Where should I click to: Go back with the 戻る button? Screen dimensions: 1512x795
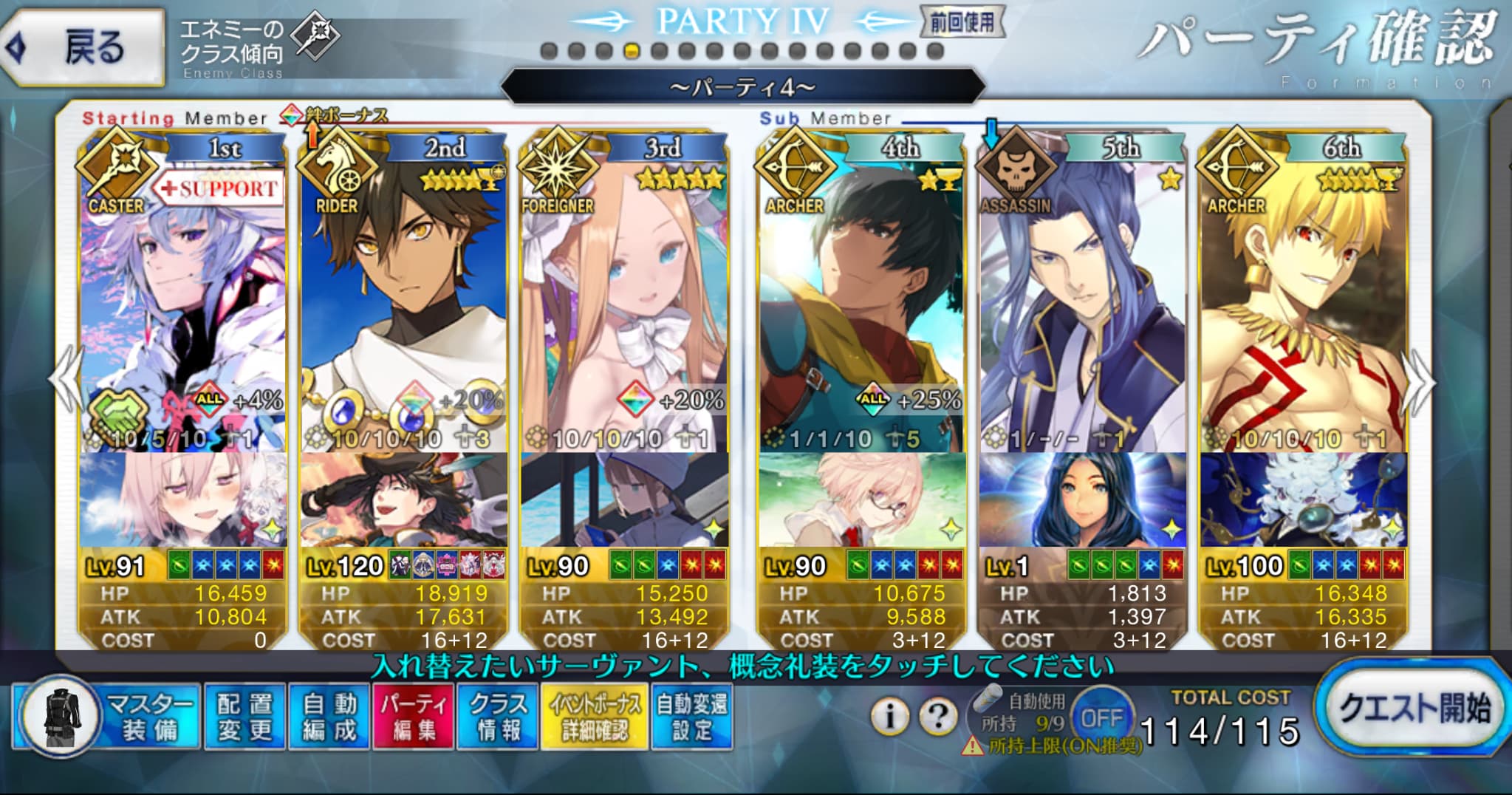pos(81,48)
